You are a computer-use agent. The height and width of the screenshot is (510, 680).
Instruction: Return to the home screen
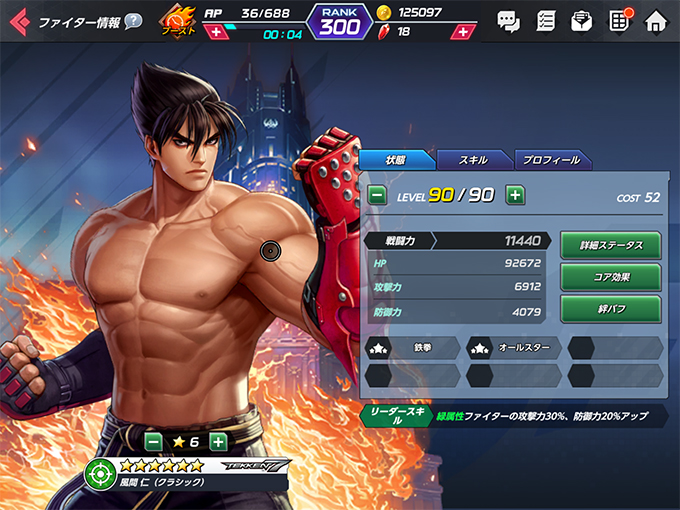[x=655, y=21]
